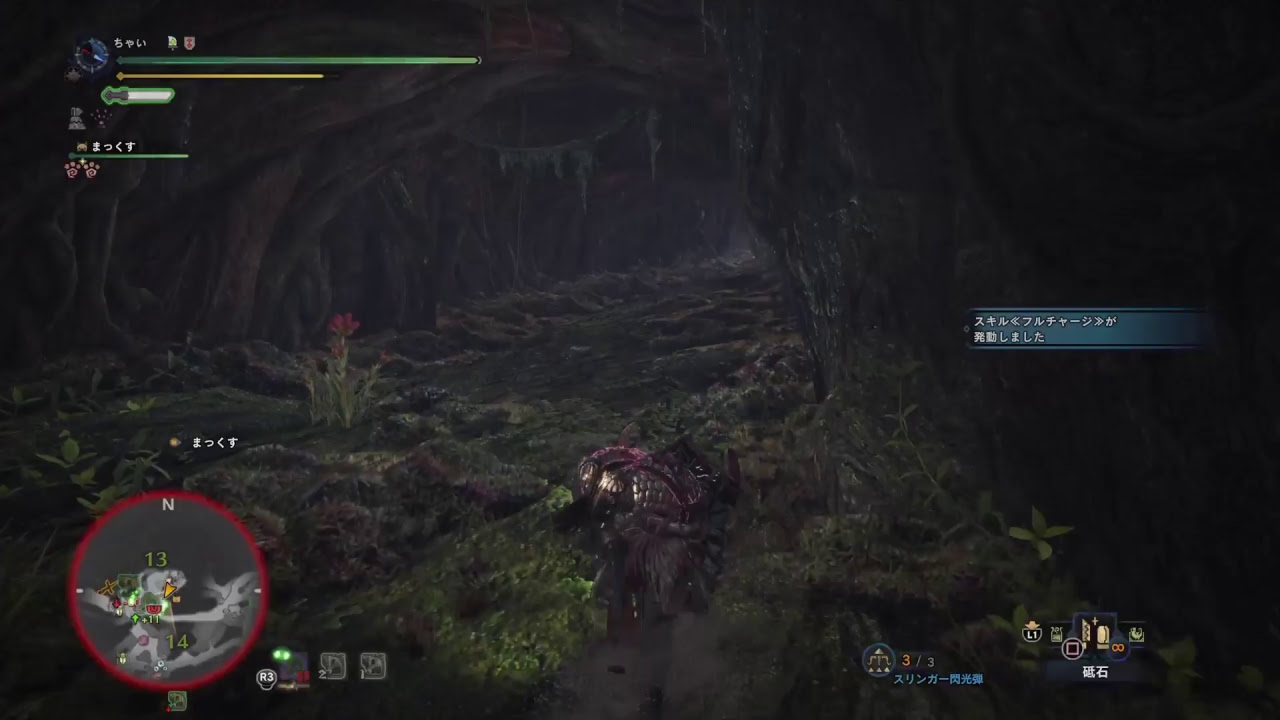Click the ちゃい hunter name label
This screenshot has width=1280, height=720.
(130, 43)
